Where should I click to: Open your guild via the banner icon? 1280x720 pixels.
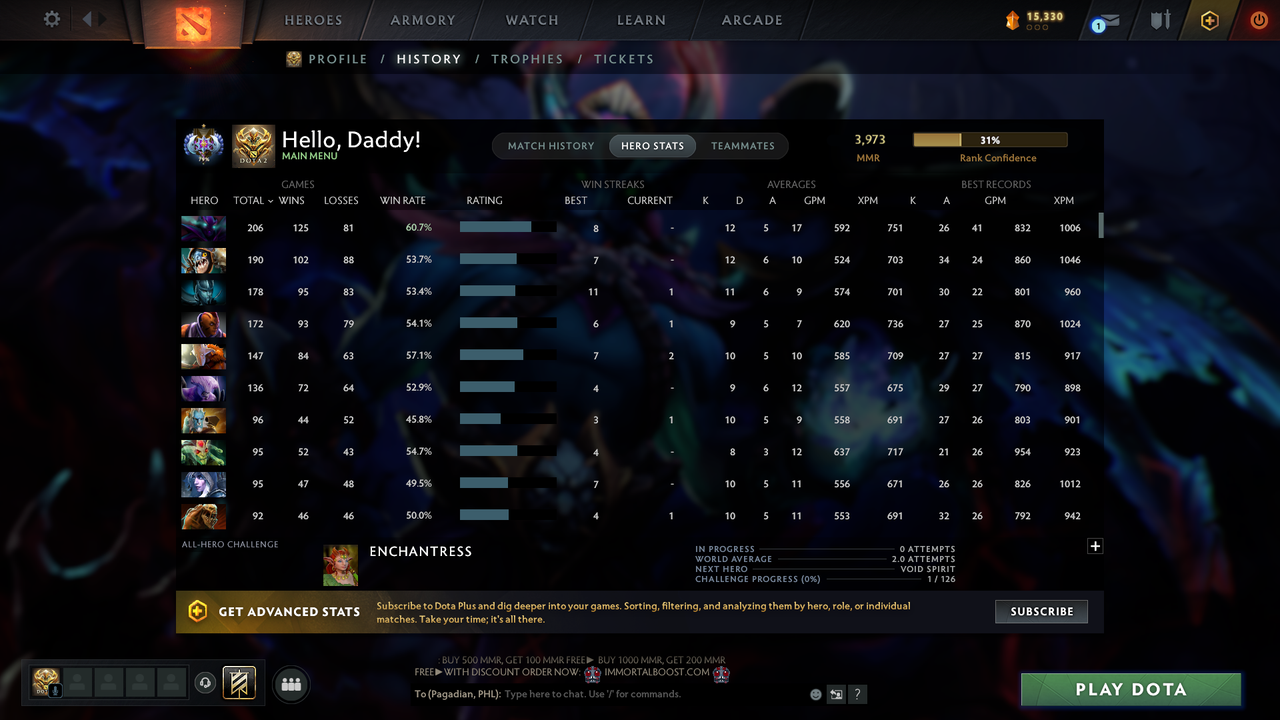[237, 683]
